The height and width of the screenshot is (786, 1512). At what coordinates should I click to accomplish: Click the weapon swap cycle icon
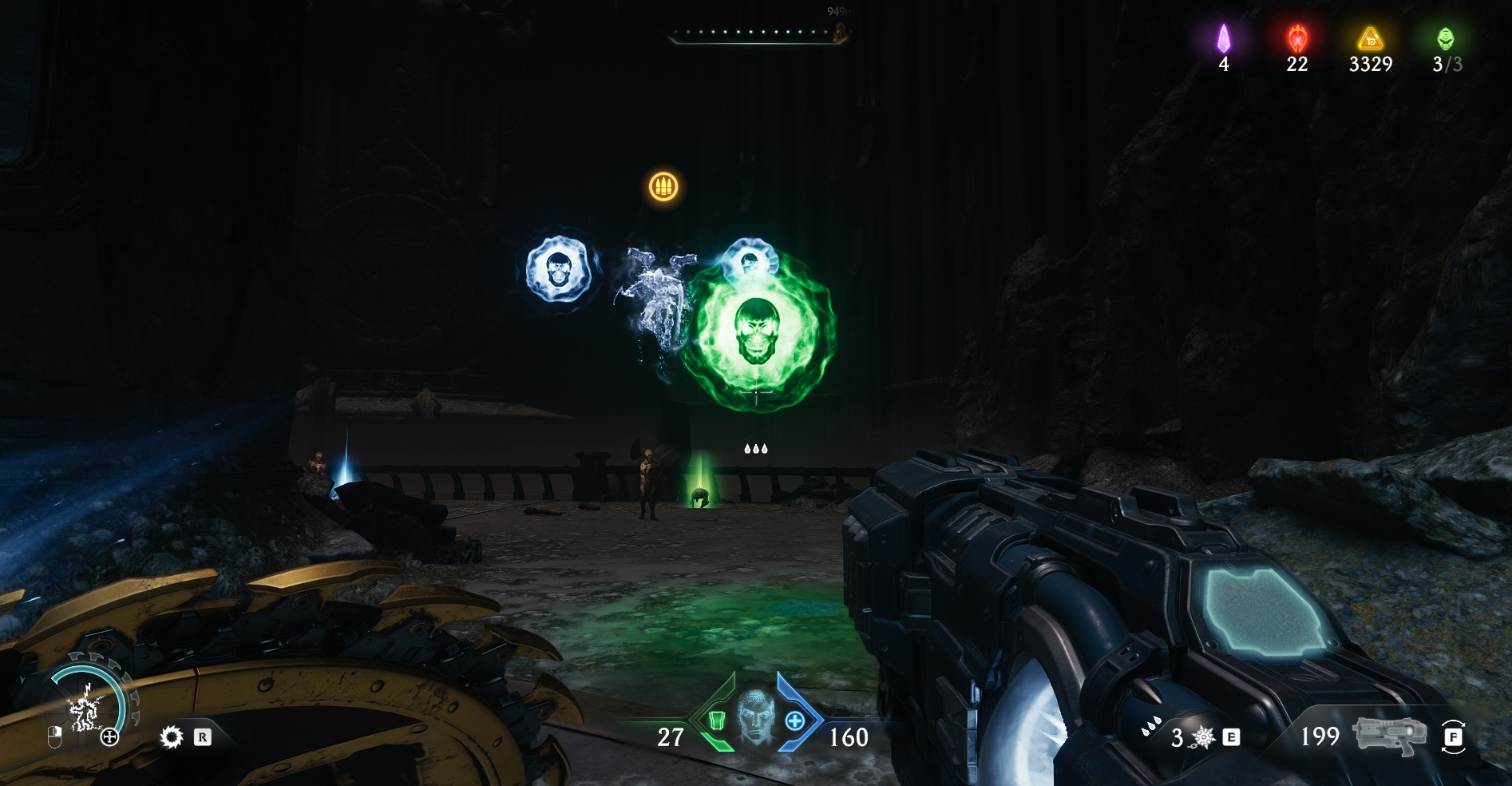click(1453, 736)
